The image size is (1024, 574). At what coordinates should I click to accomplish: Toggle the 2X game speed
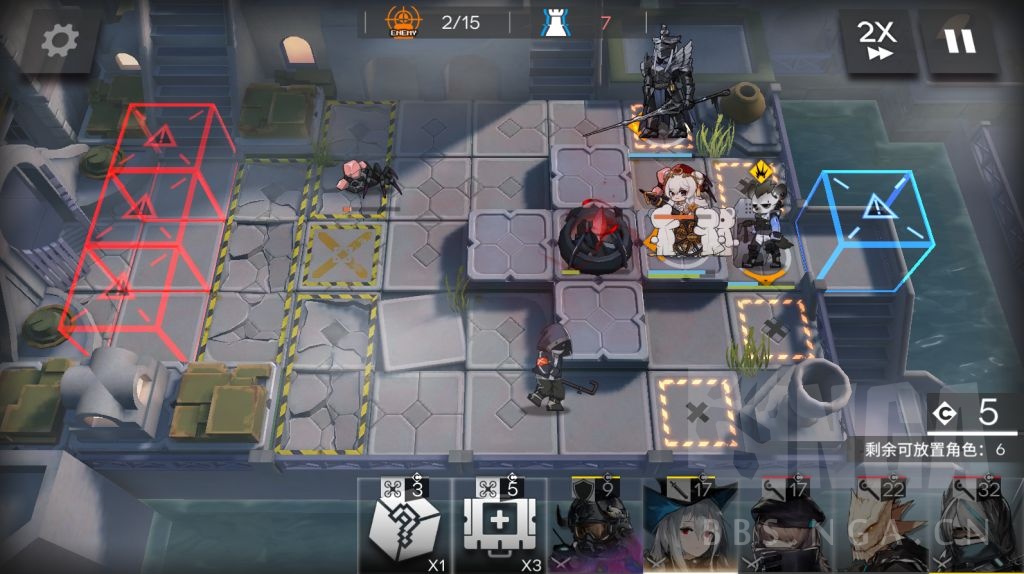[x=877, y=42]
